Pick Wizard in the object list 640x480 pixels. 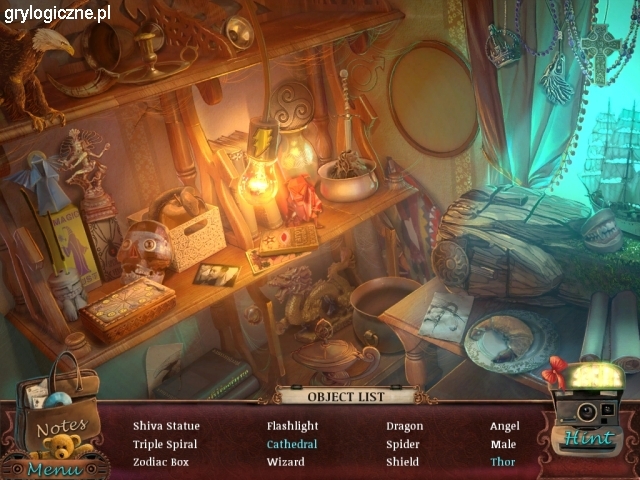click(286, 462)
